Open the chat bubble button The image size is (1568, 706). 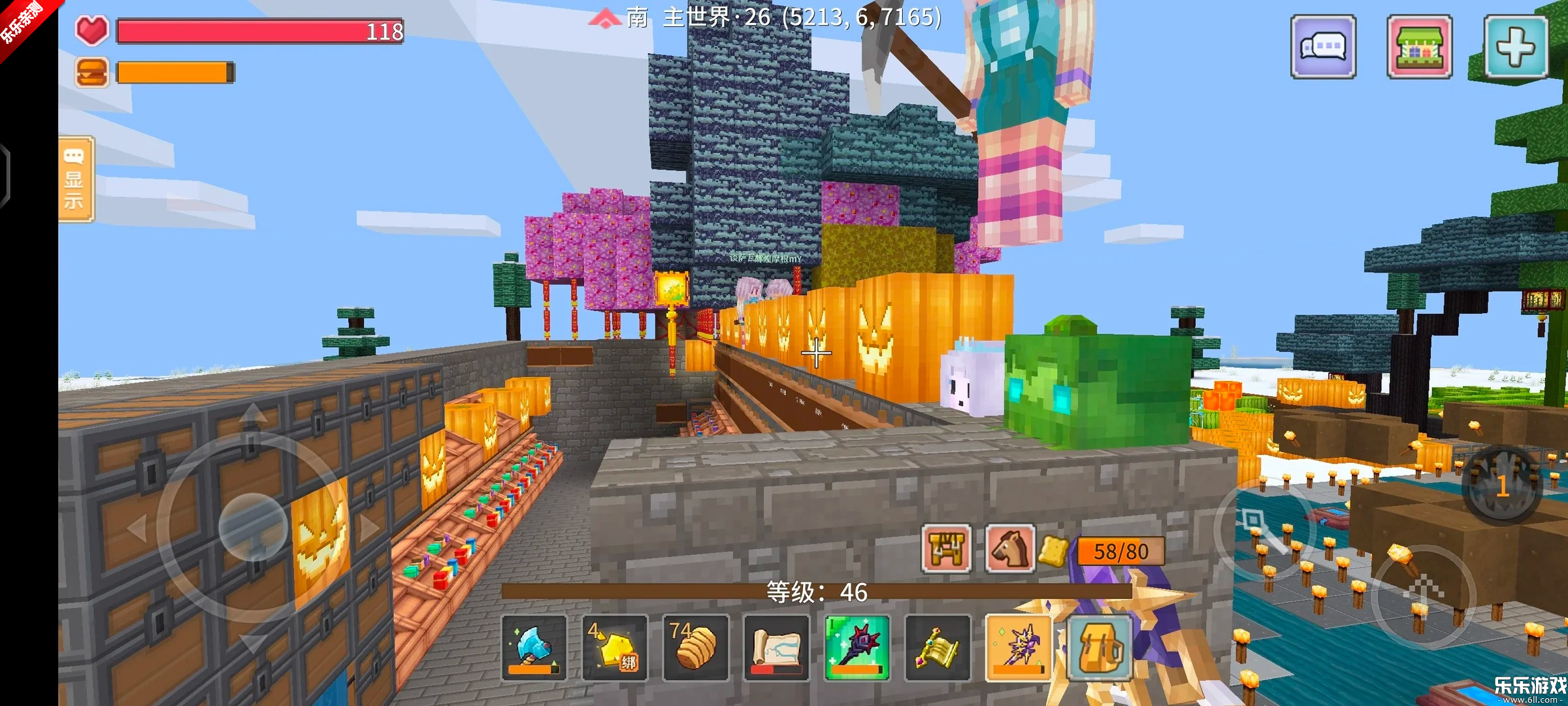tap(1323, 47)
